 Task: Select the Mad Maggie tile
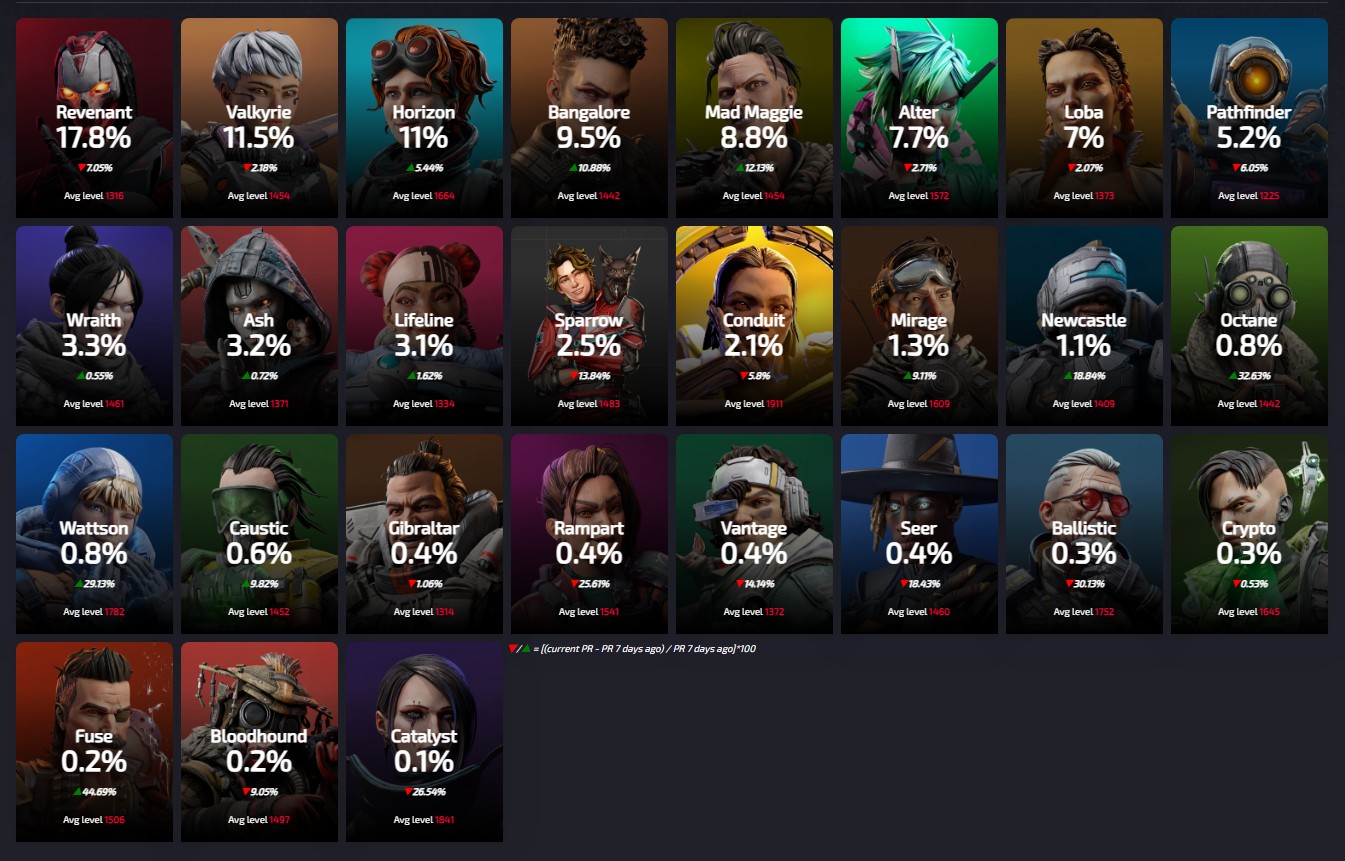[x=754, y=118]
